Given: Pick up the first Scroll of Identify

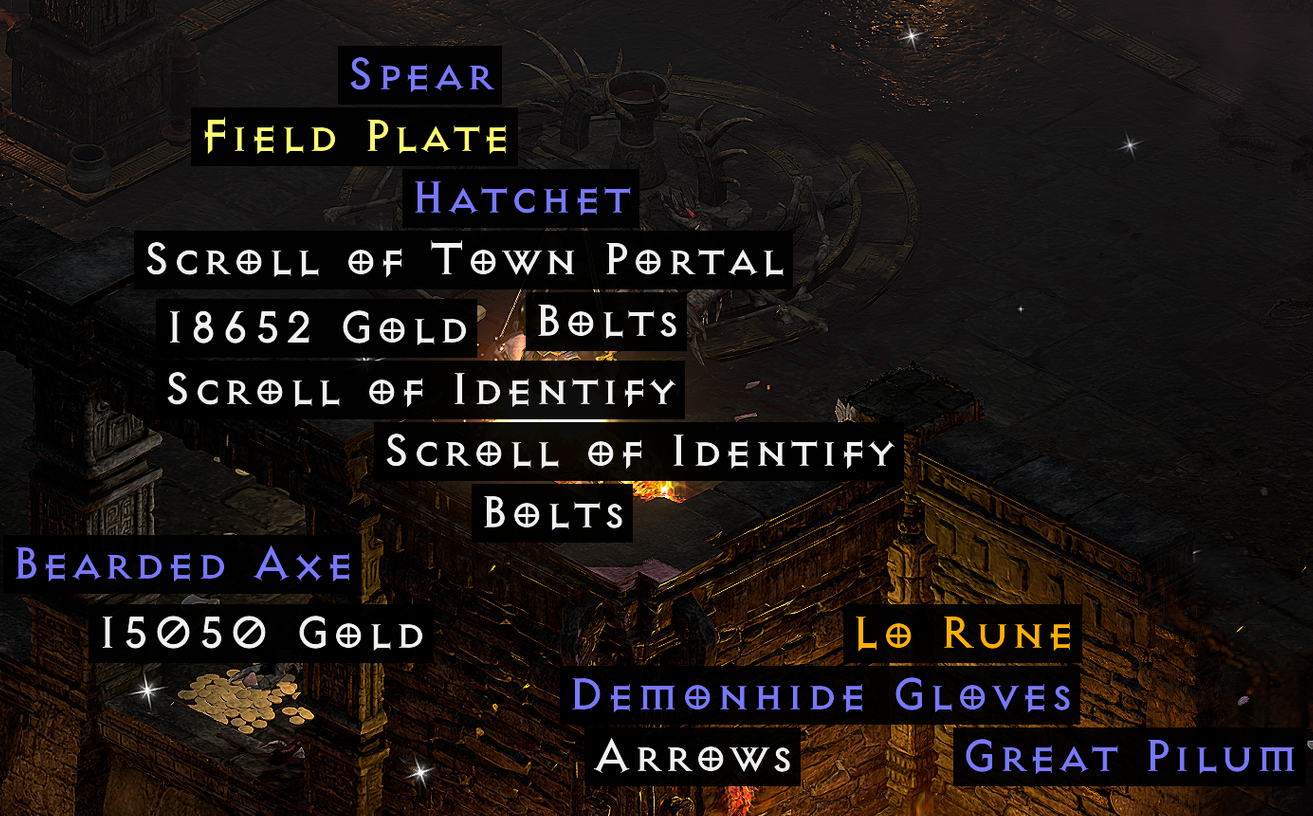Looking at the screenshot, I should 421,391.
